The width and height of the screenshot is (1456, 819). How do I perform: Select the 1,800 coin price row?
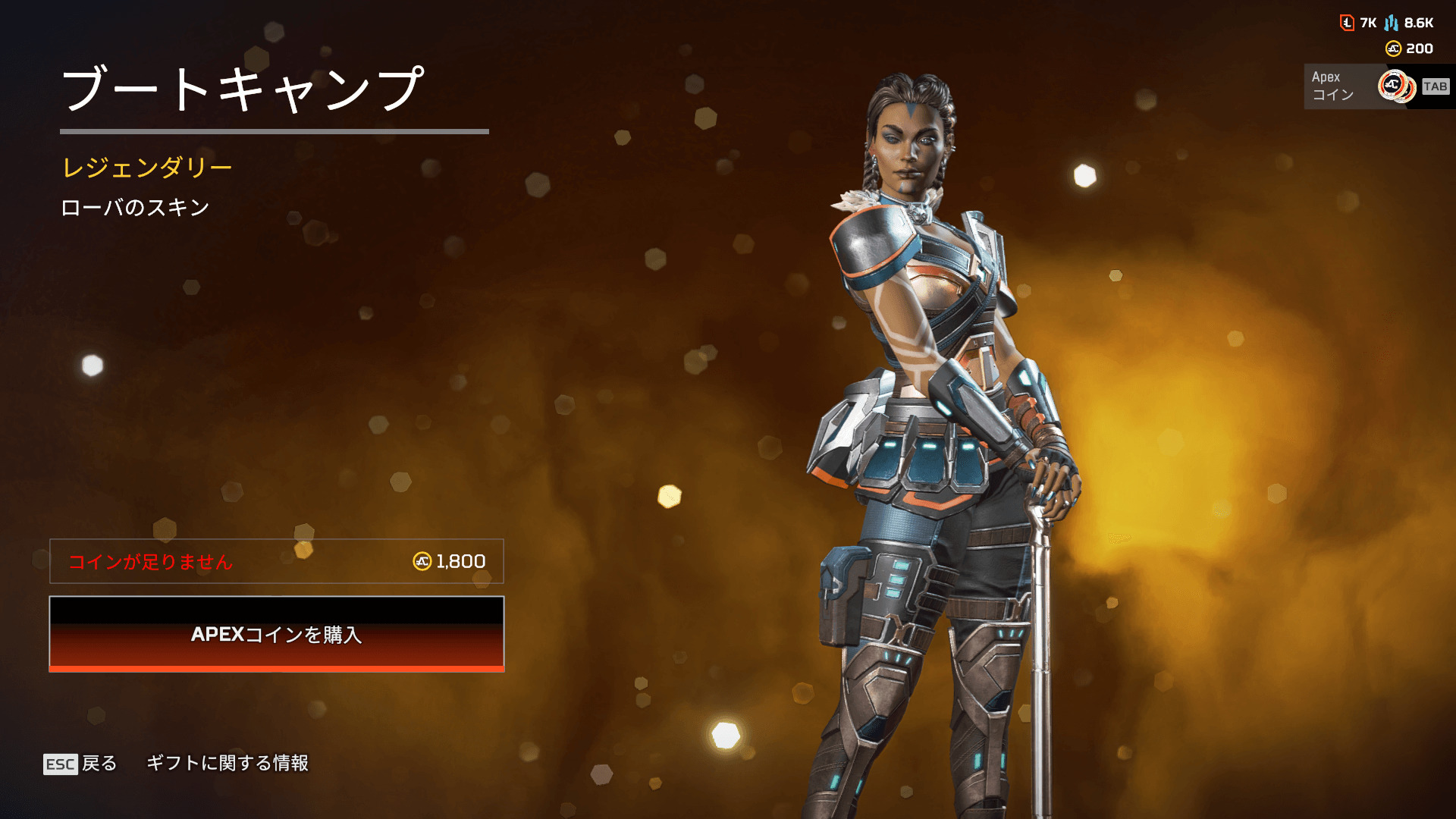[x=277, y=561]
